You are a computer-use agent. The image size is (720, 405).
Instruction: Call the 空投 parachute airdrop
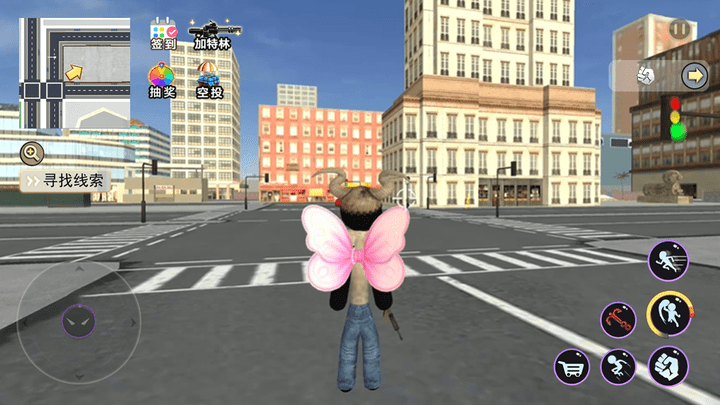coord(209,78)
